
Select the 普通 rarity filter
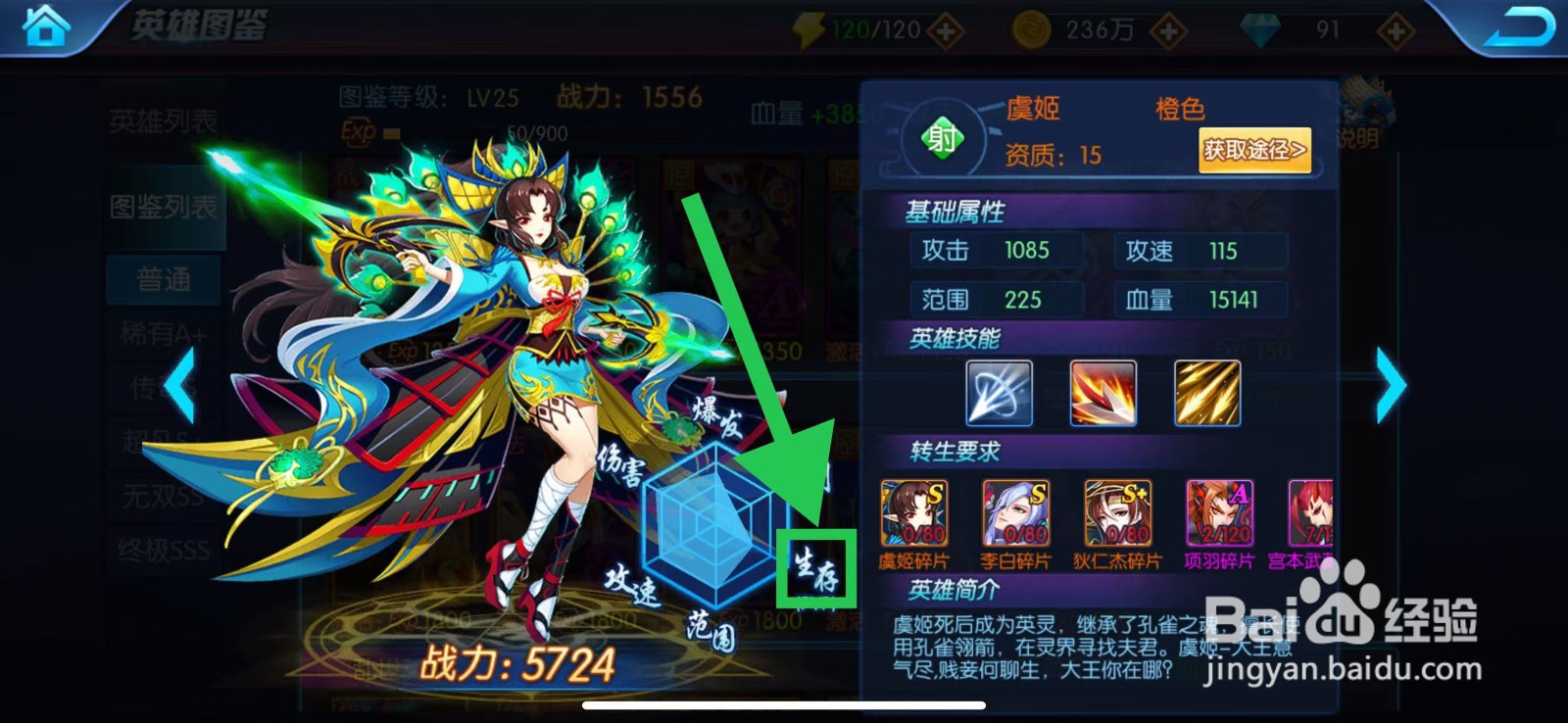tap(163, 279)
